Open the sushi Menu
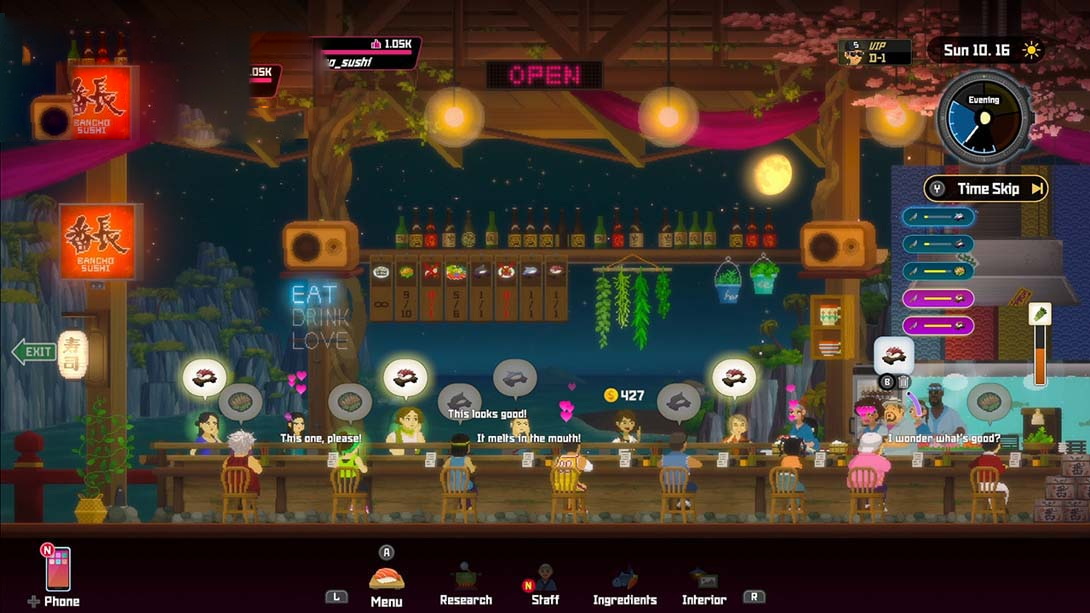The height and width of the screenshot is (613, 1090). pos(386,581)
